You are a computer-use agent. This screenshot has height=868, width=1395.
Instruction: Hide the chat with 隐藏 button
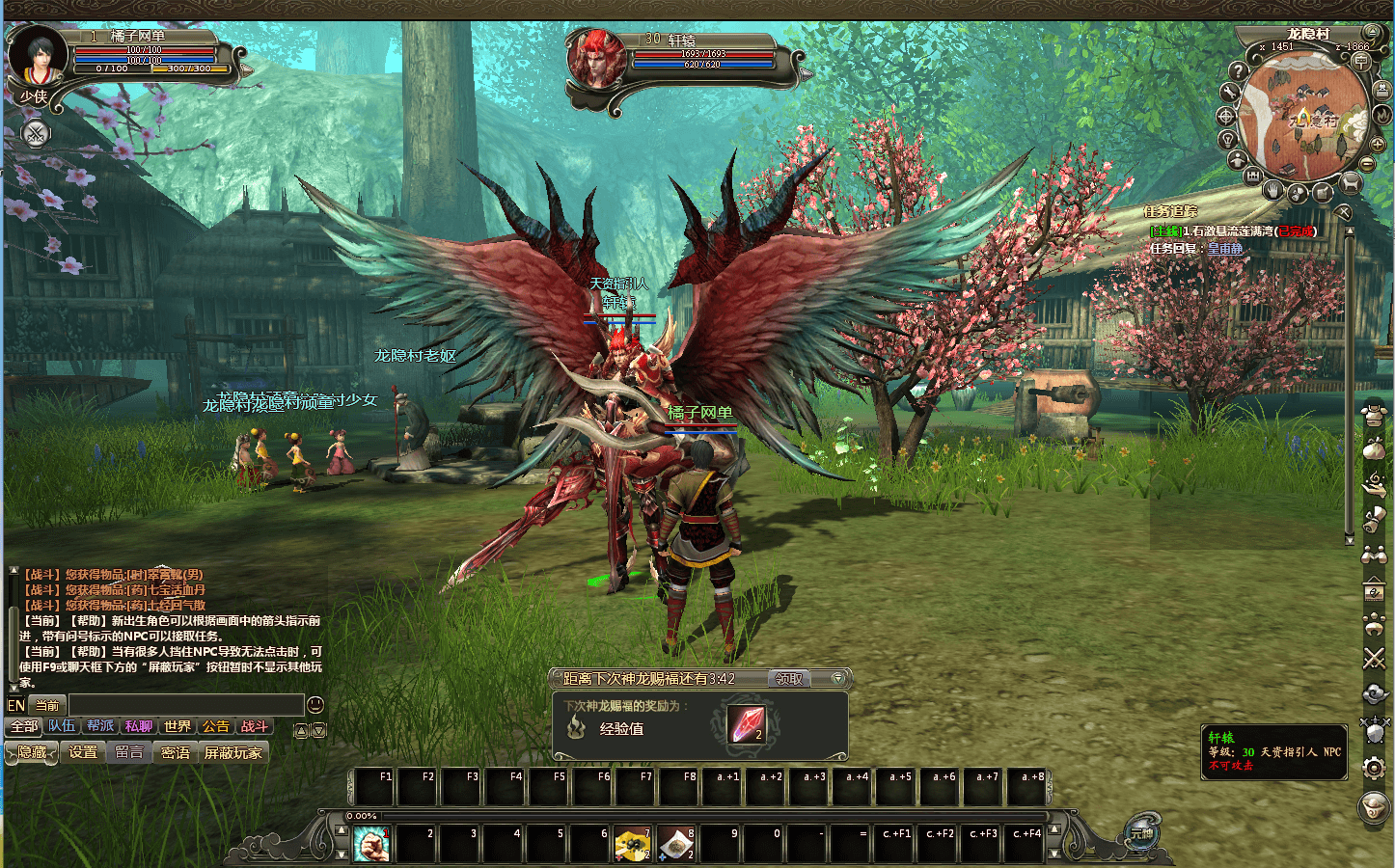point(32,752)
